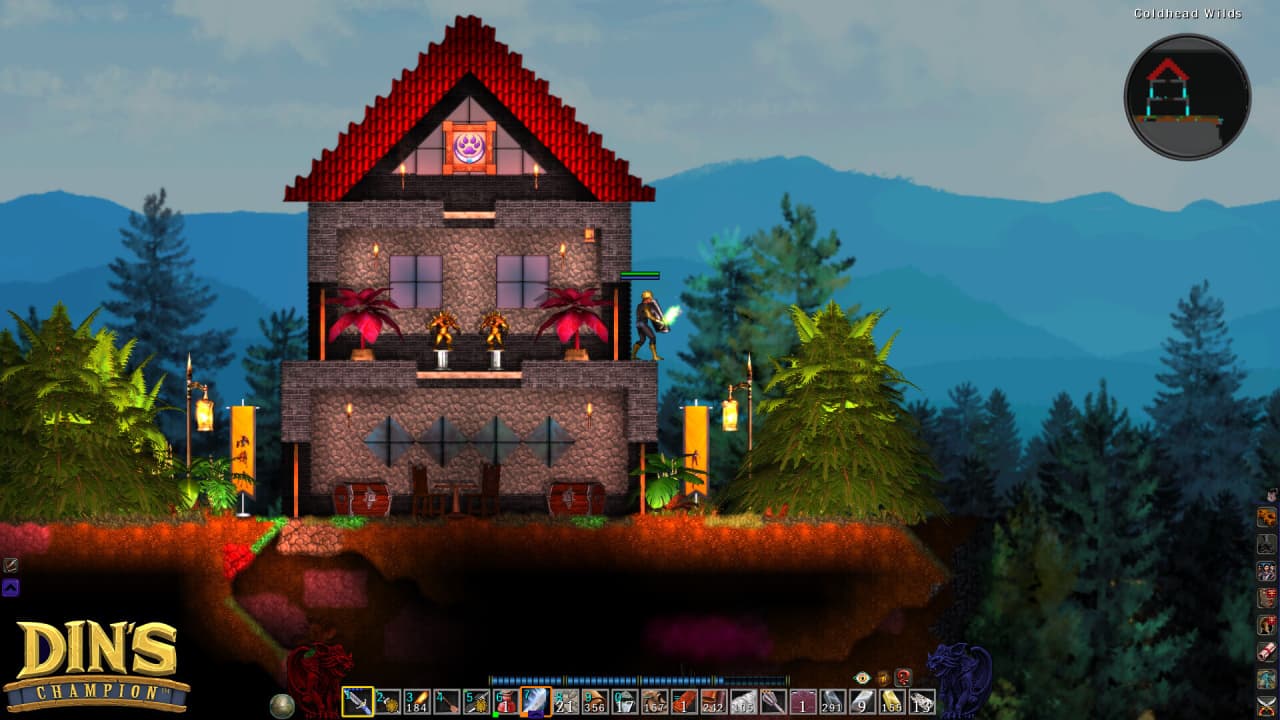The image size is (1280, 720).
Task: Select the red potion in slot 6
Action: [x=506, y=702]
